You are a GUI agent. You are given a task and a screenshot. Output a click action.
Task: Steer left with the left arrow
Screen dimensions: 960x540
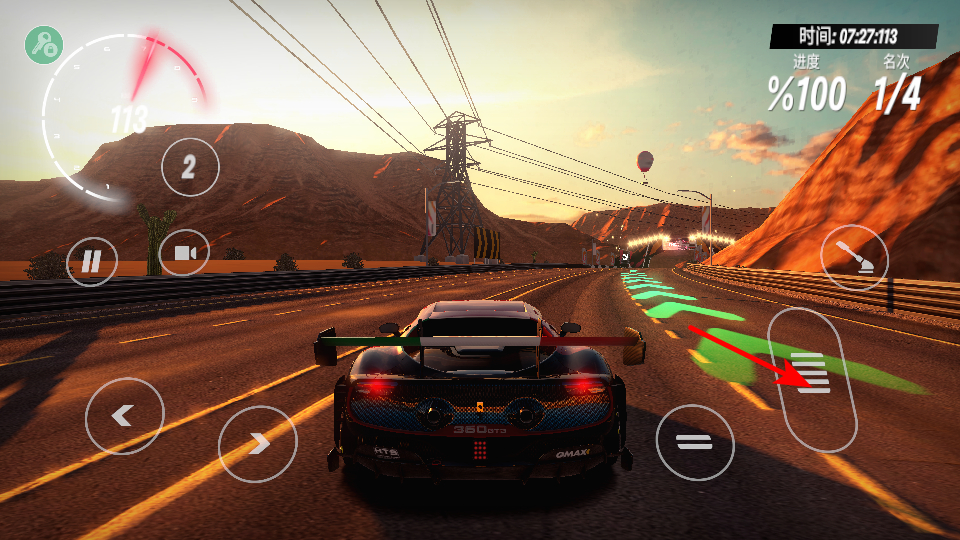pyautogui.click(x=124, y=416)
